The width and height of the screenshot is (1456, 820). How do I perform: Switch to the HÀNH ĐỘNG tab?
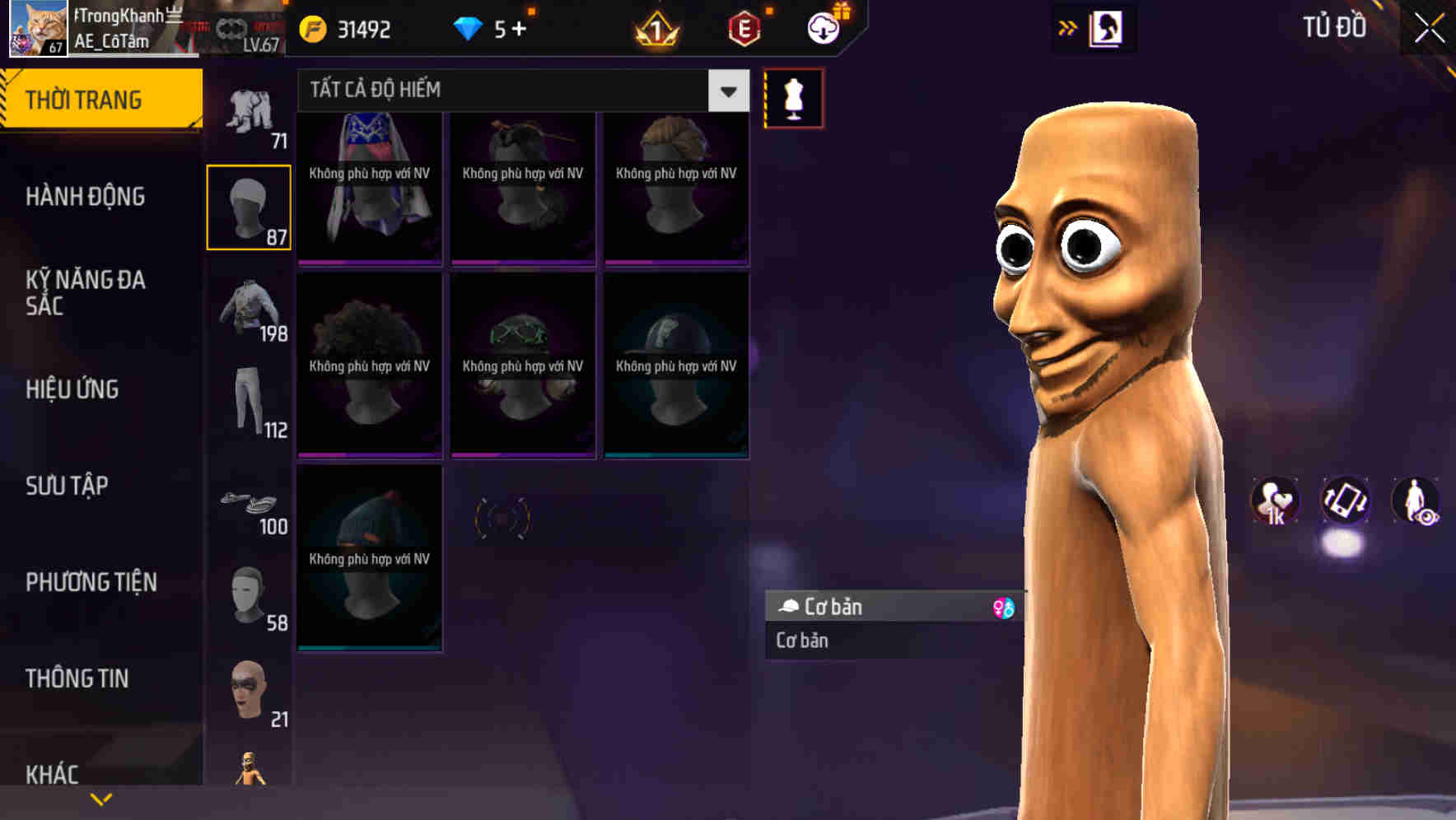pyautogui.click(x=86, y=197)
